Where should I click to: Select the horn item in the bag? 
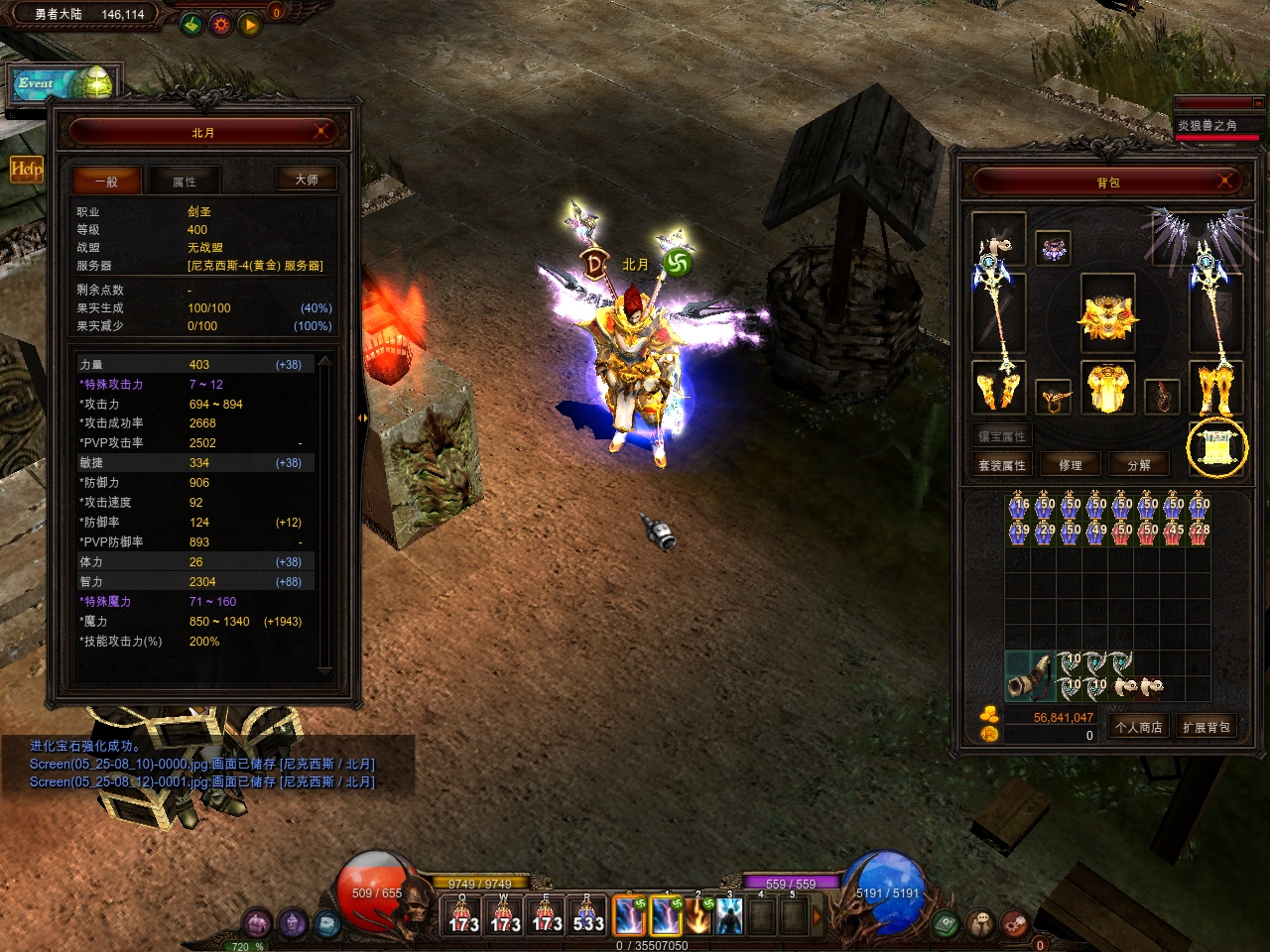(1028, 675)
